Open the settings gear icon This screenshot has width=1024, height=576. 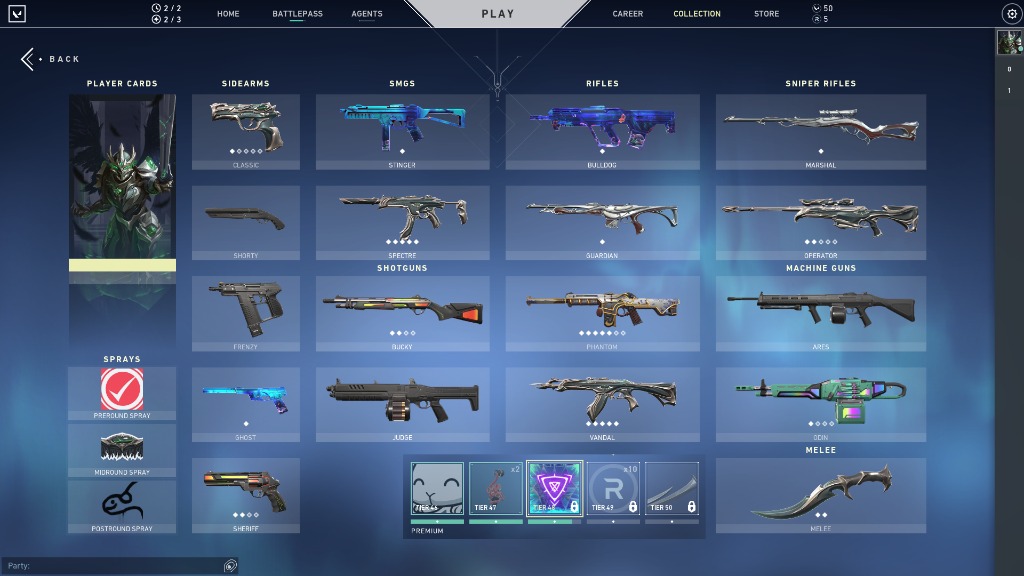1011,14
